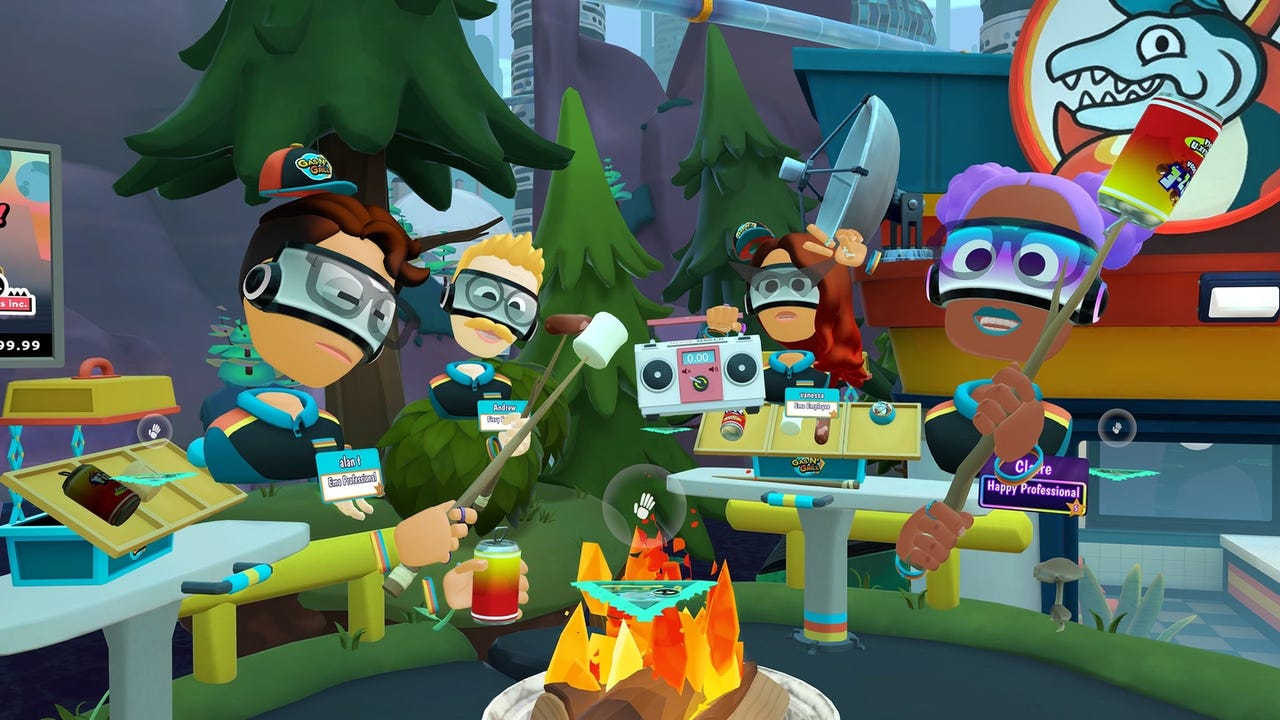Turn the green dial on the boombox

coord(700,382)
